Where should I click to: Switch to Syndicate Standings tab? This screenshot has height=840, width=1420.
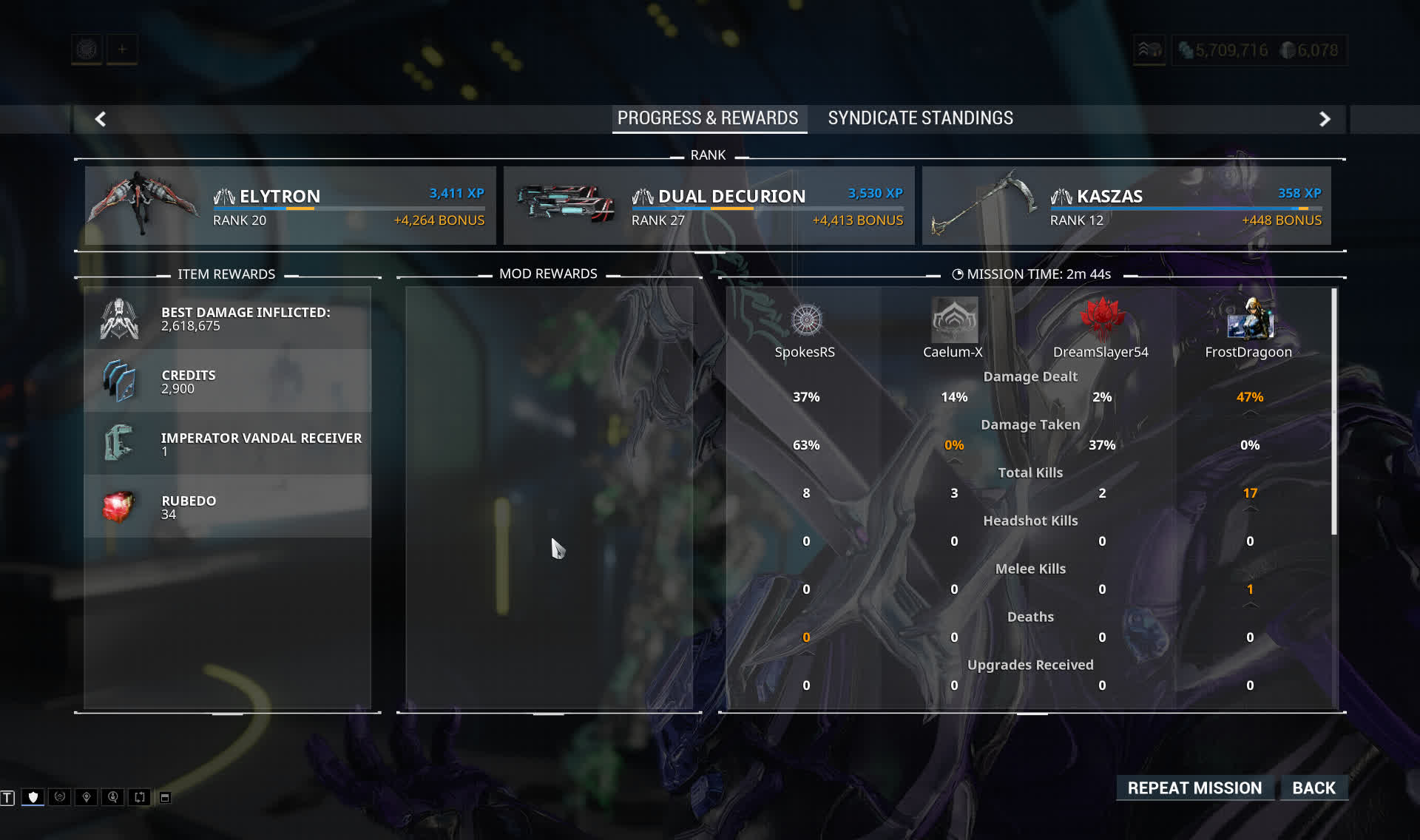pyautogui.click(x=920, y=118)
